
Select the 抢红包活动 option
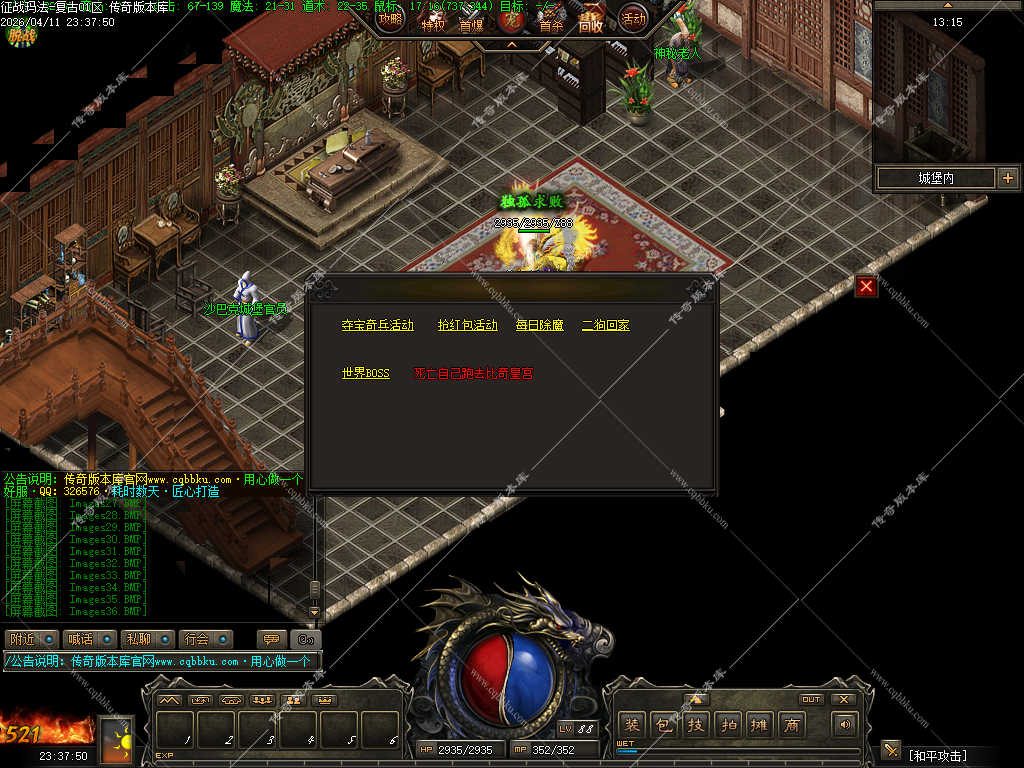(x=467, y=326)
